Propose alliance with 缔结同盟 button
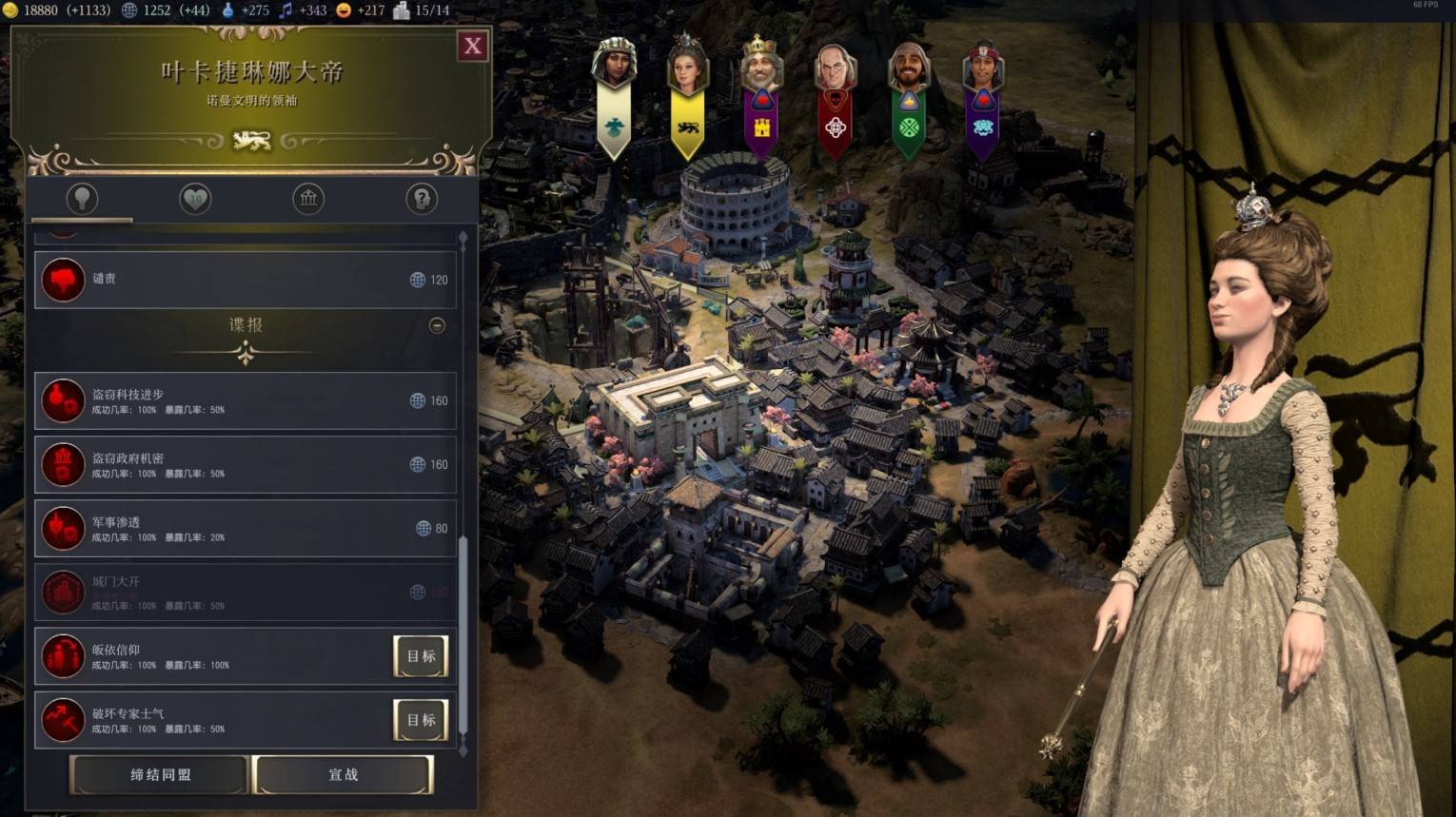 160,774
